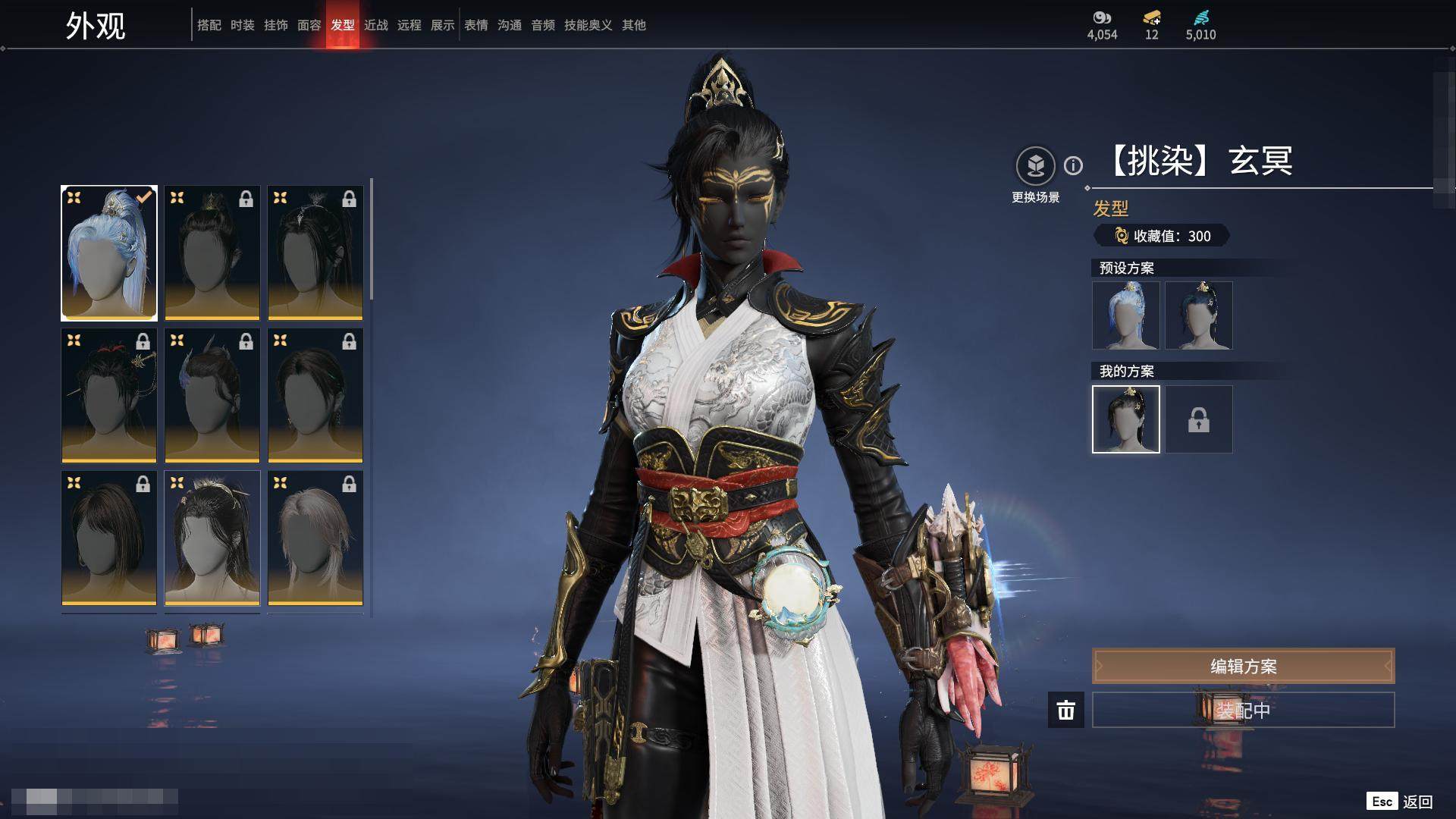This screenshot has height=819, width=1456.
Task: Pick the locked hairstyle with red ribbon
Action: click(x=109, y=395)
